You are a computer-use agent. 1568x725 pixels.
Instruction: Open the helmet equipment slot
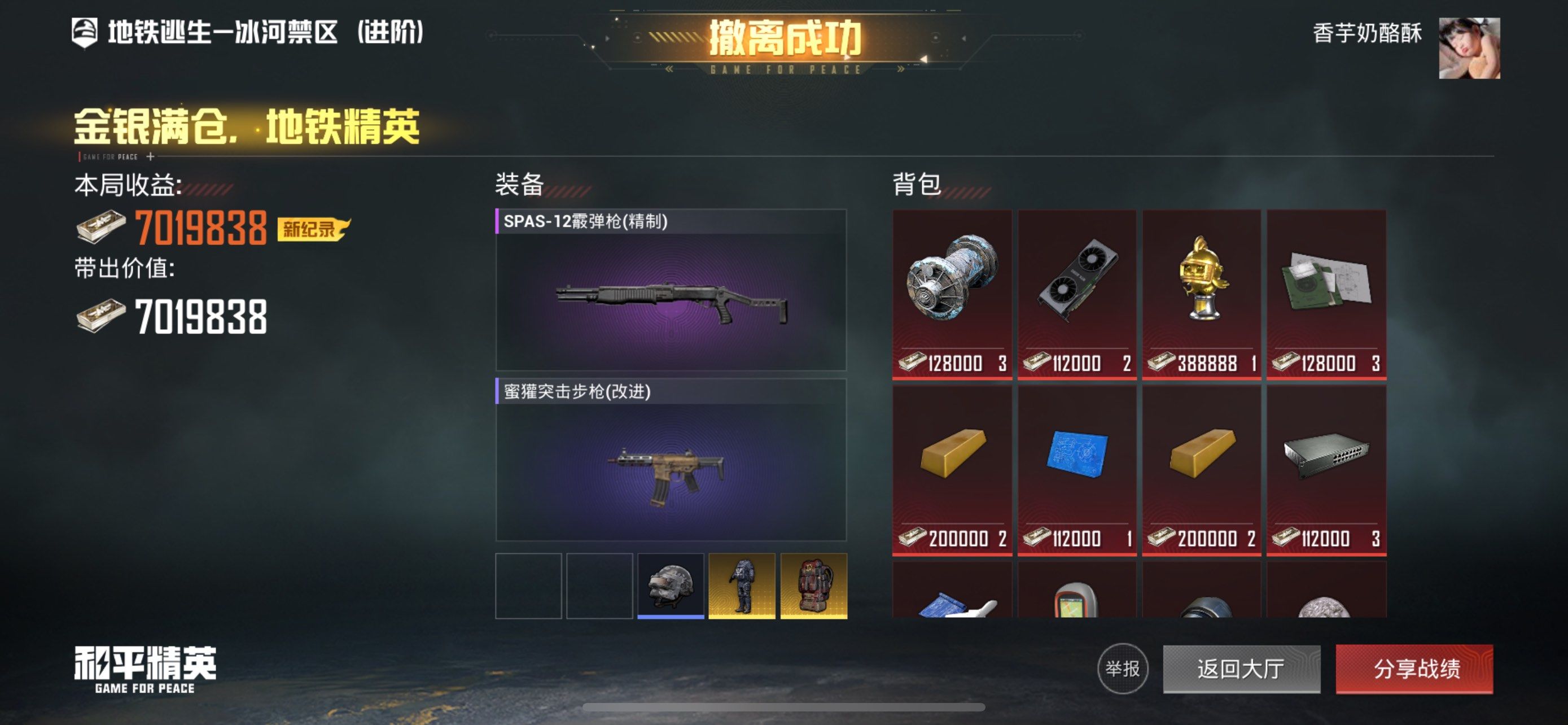click(670, 586)
